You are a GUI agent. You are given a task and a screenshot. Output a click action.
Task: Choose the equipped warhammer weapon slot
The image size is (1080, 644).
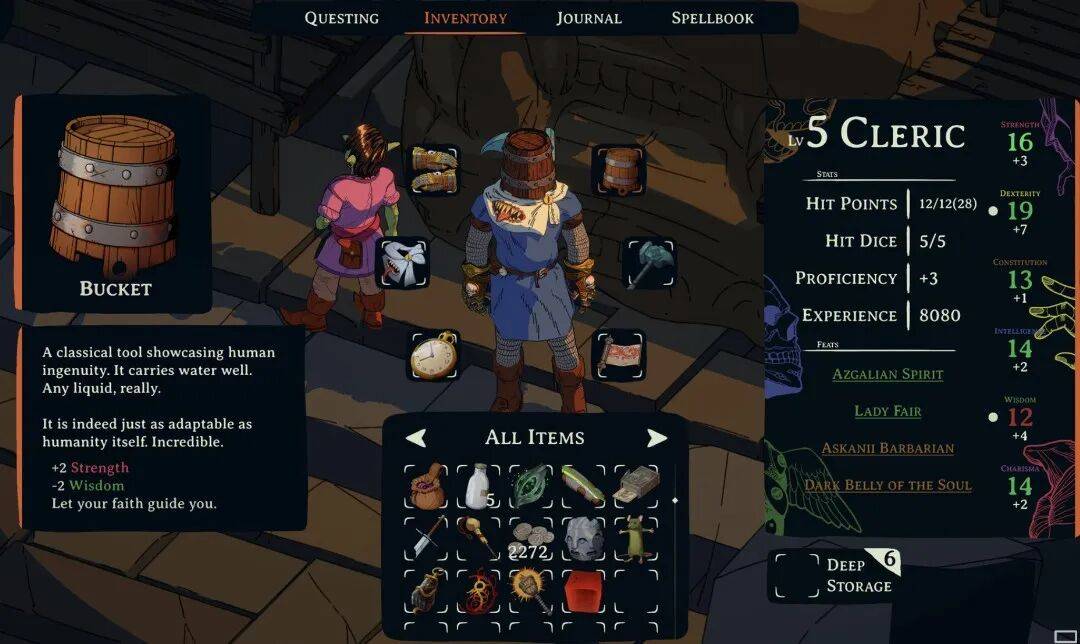point(650,263)
